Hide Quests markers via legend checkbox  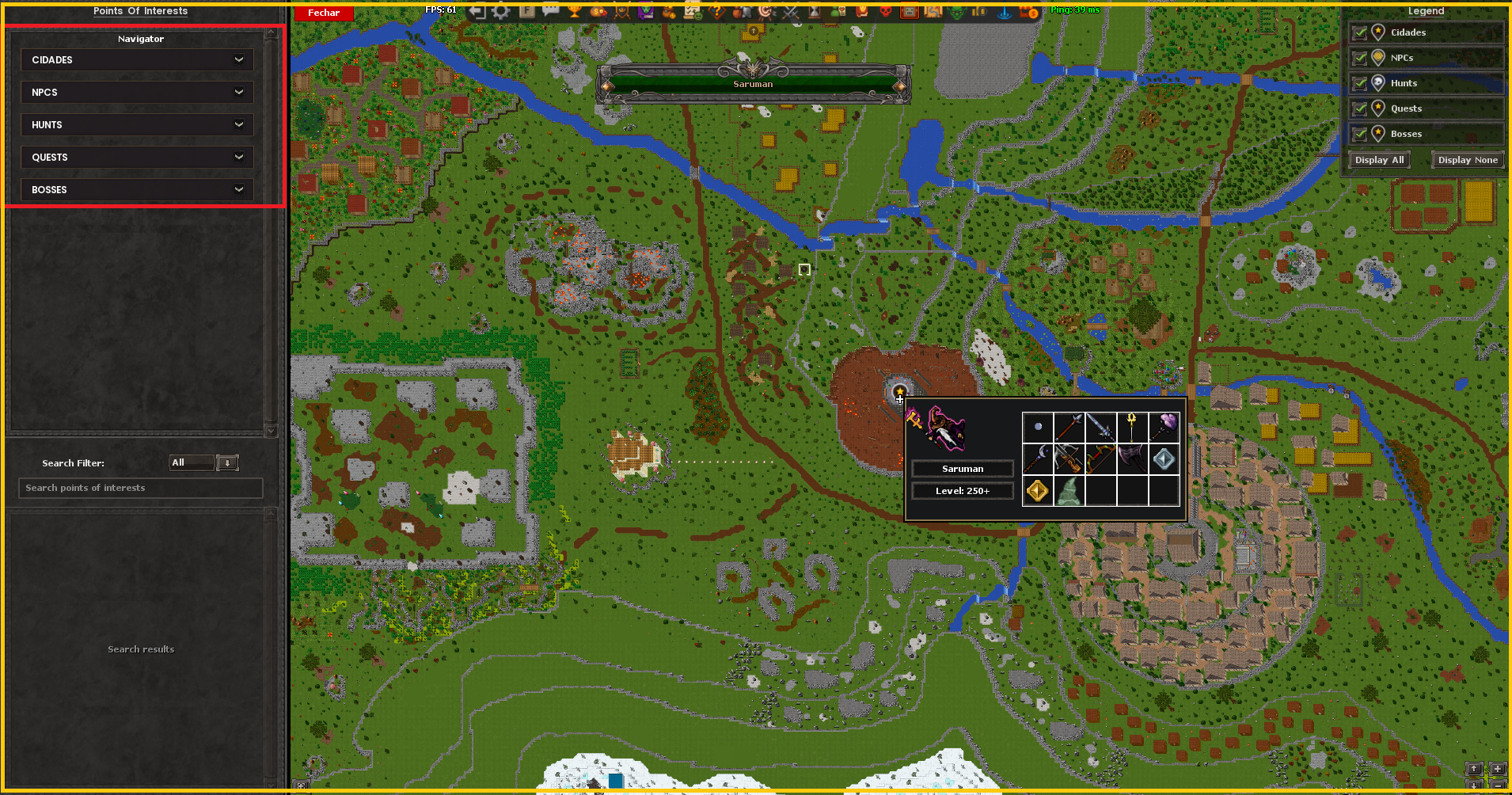point(1360,108)
